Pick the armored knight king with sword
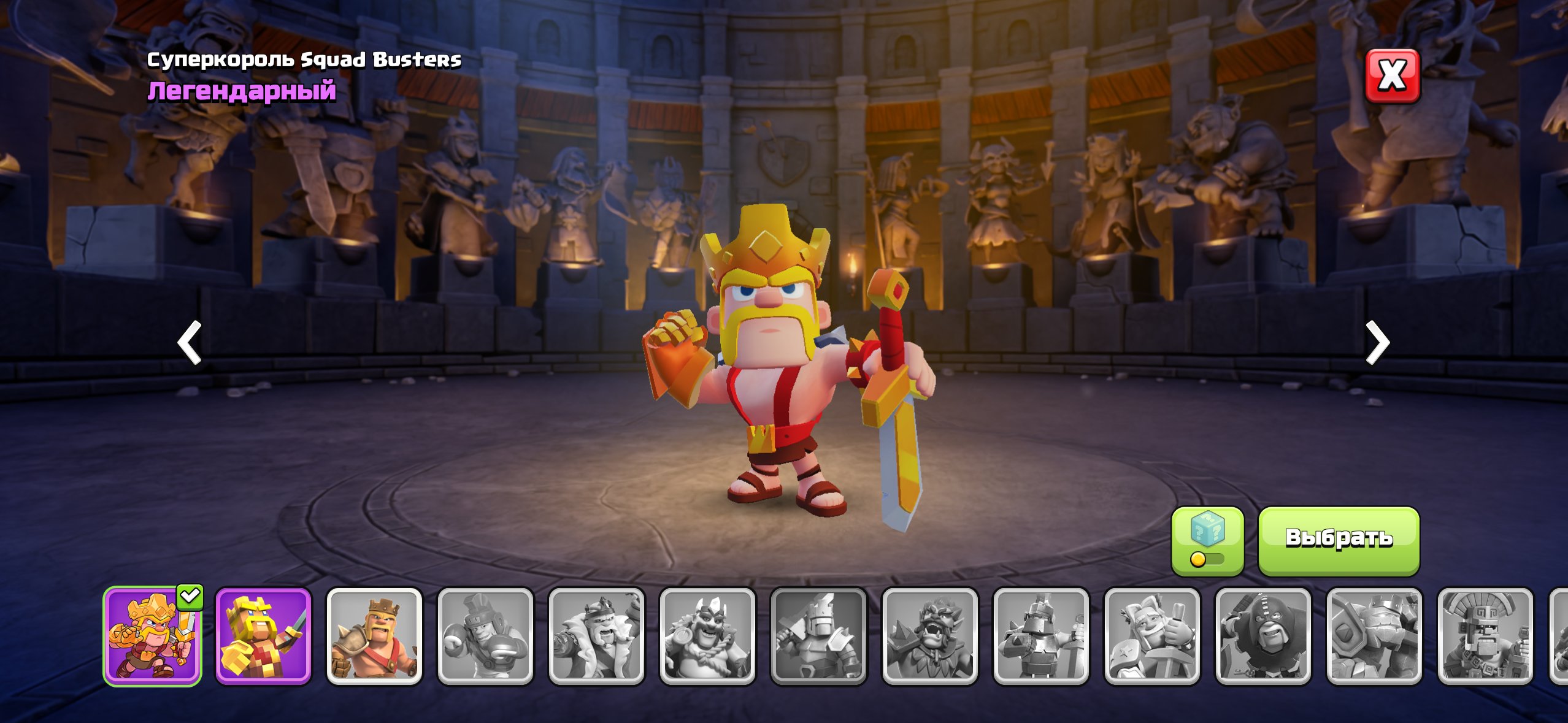Screen dimensions: 1568x723 818,636
